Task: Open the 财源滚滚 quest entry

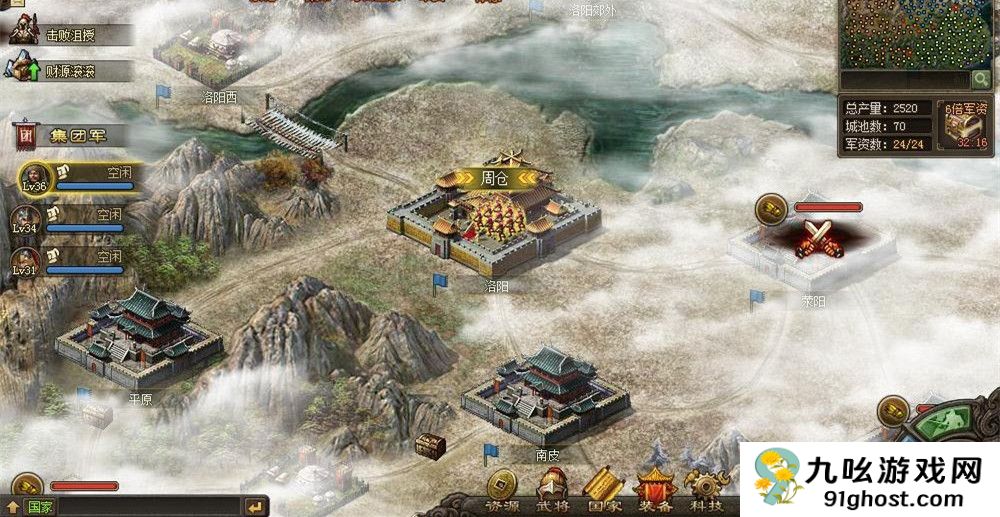Action: coord(68,71)
